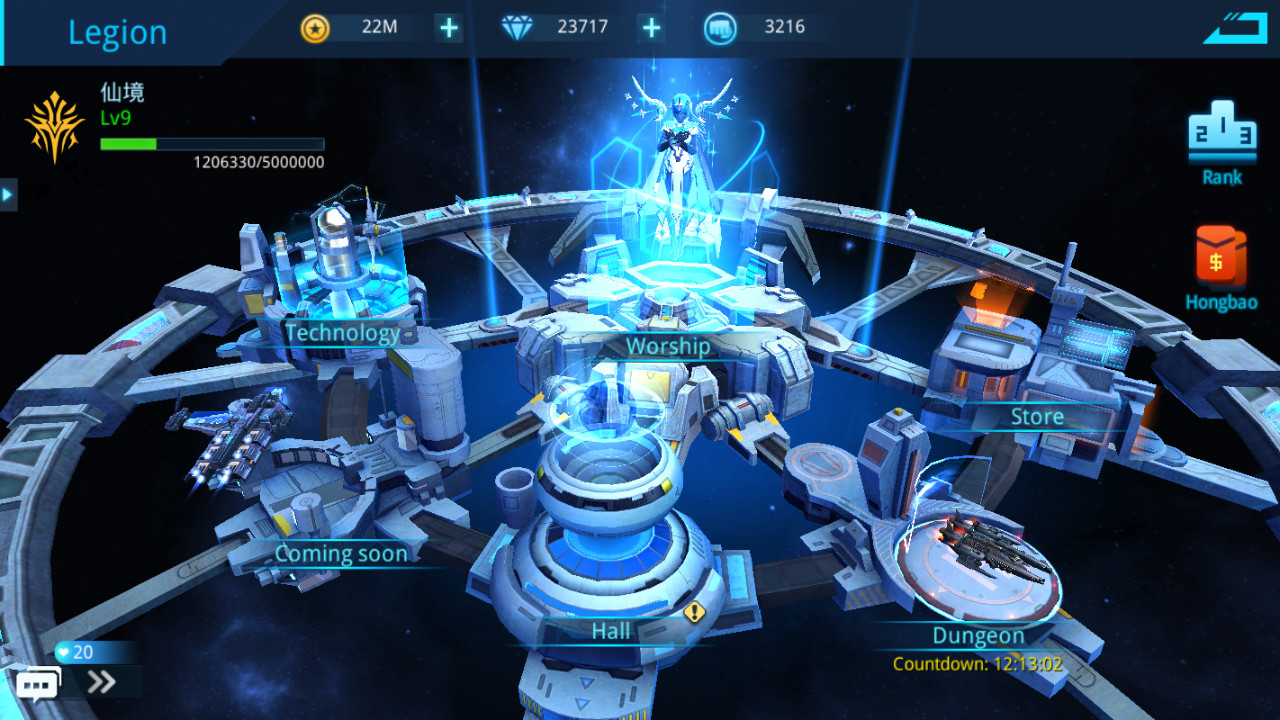Open the Worship altar
Screen dimensions: 1280x720
point(667,345)
